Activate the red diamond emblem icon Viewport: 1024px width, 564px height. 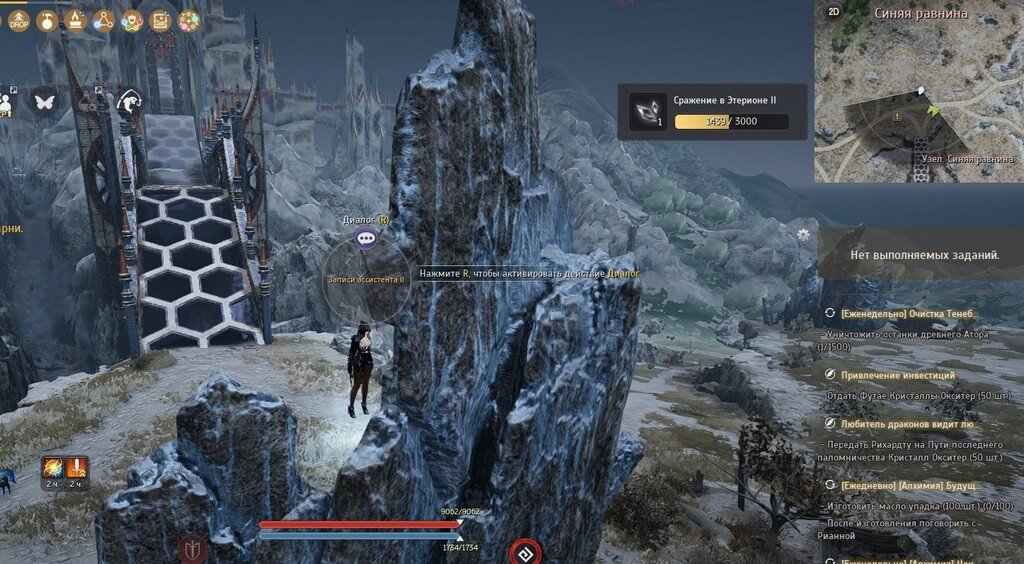tap(526, 551)
